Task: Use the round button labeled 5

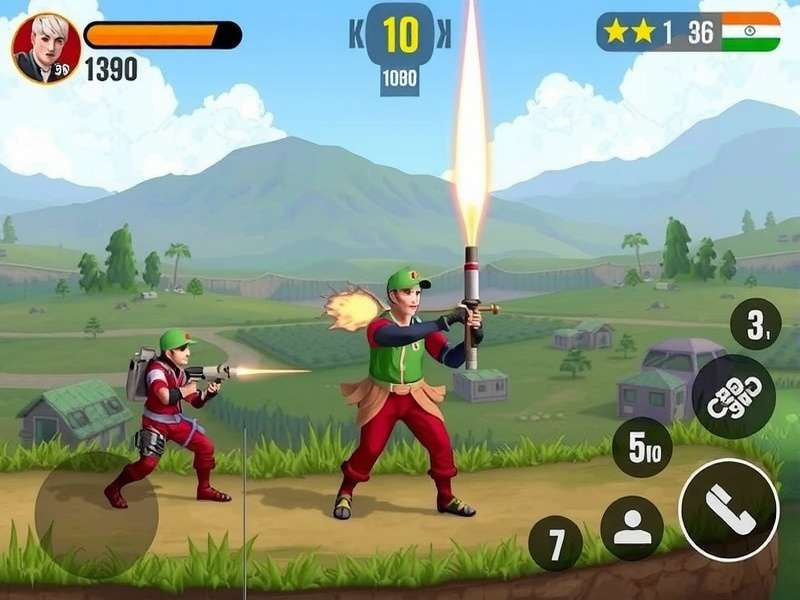Action: click(642, 446)
